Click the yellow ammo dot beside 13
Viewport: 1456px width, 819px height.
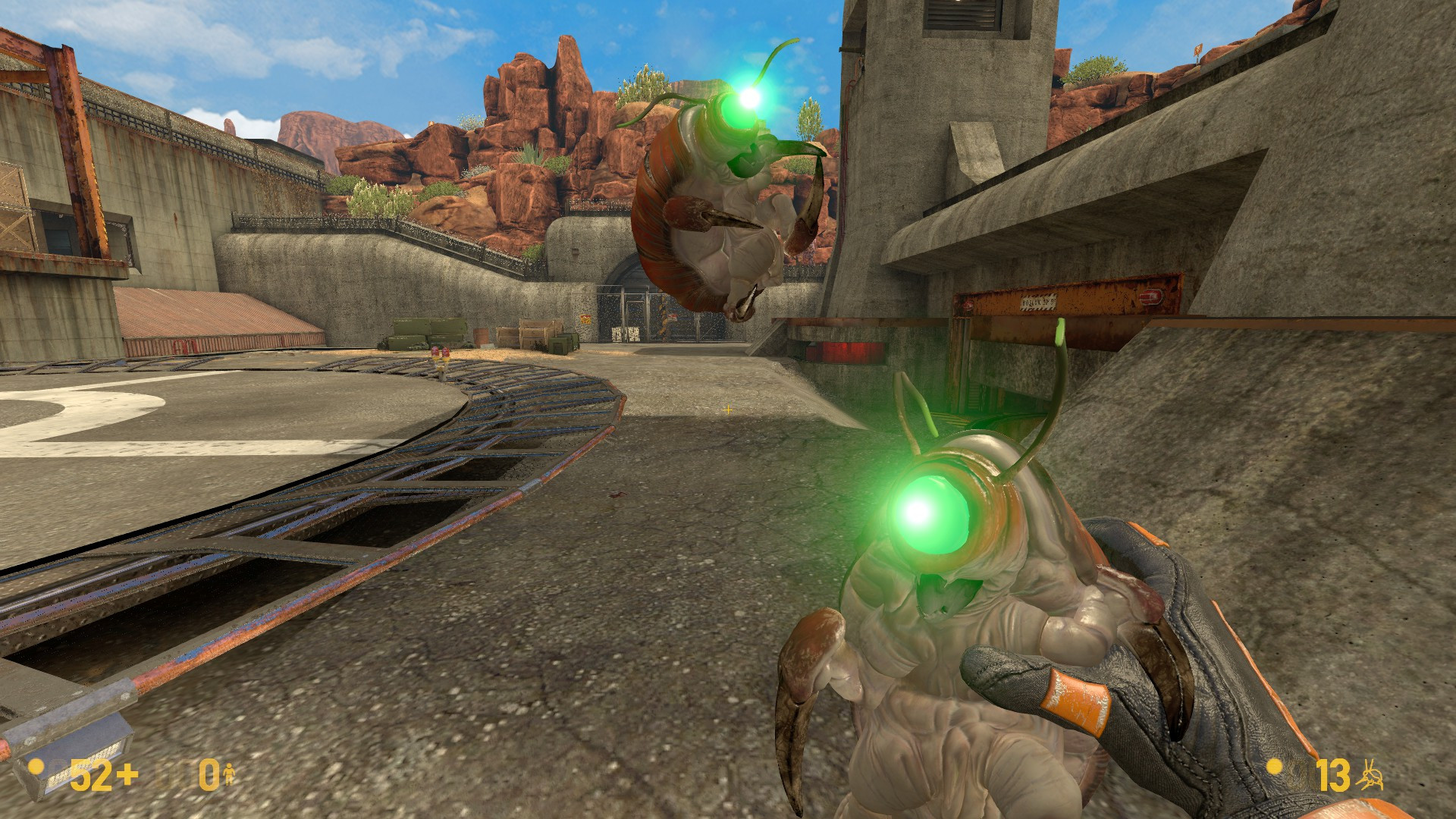click(1273, 768)
